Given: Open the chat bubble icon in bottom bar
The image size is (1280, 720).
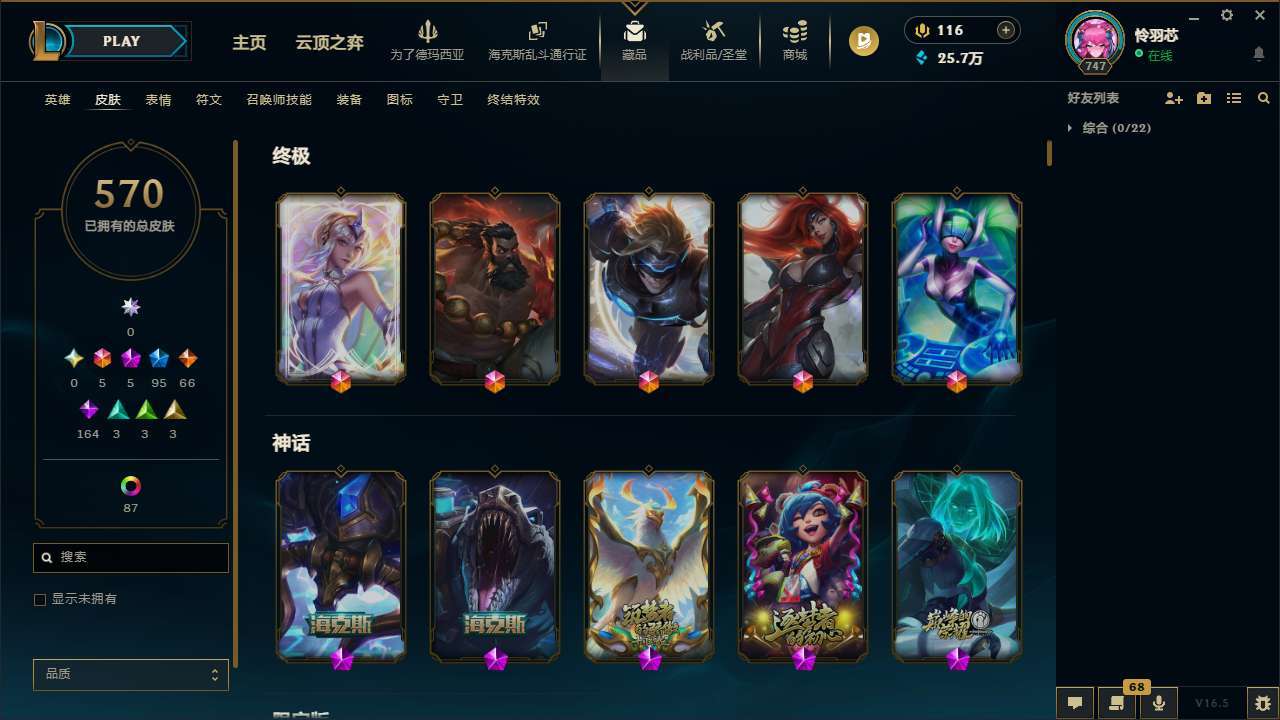Looking at the screenshot, I should coord(1074,702).
